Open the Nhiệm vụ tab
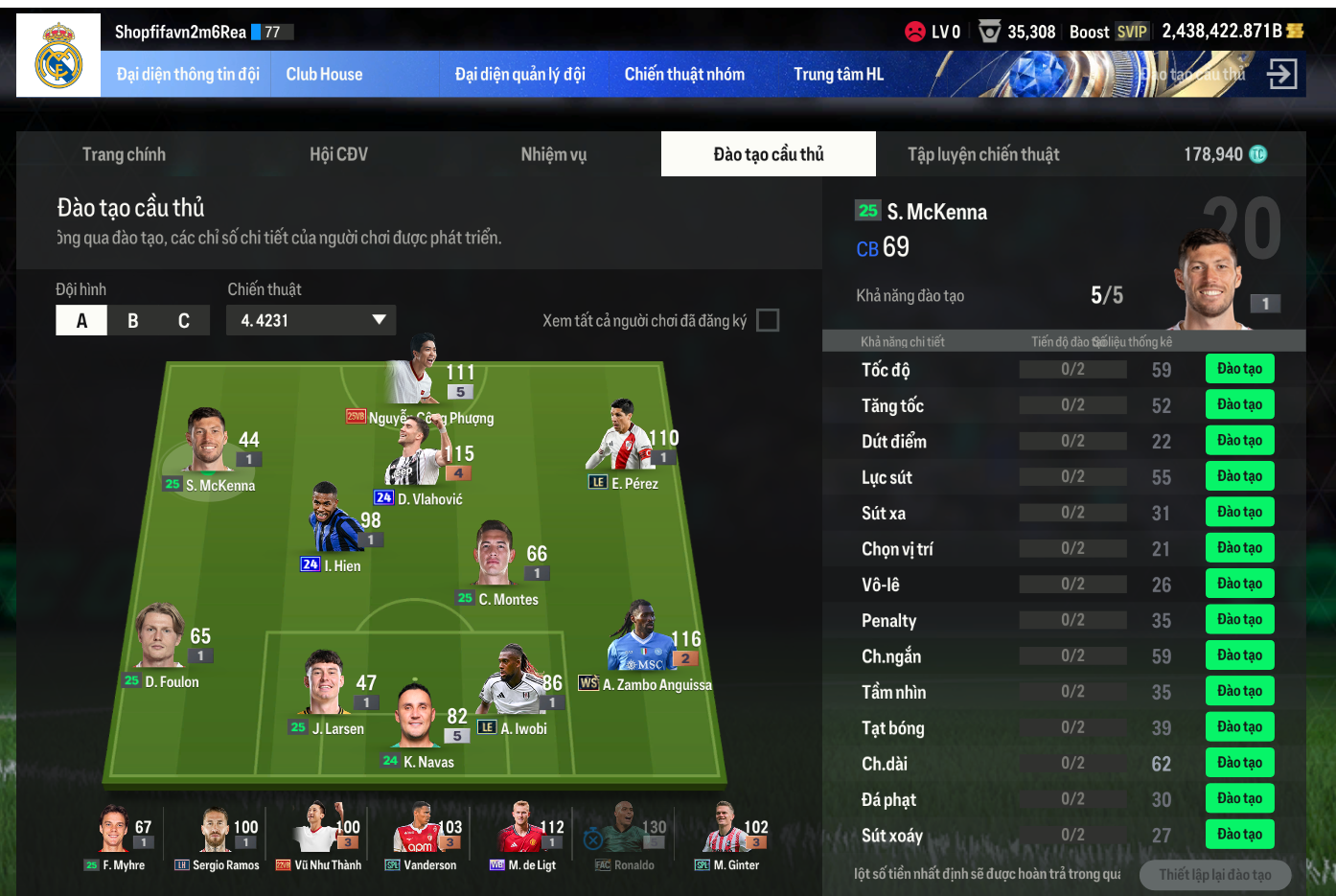The image size is (1336, 896). [553, 154]
